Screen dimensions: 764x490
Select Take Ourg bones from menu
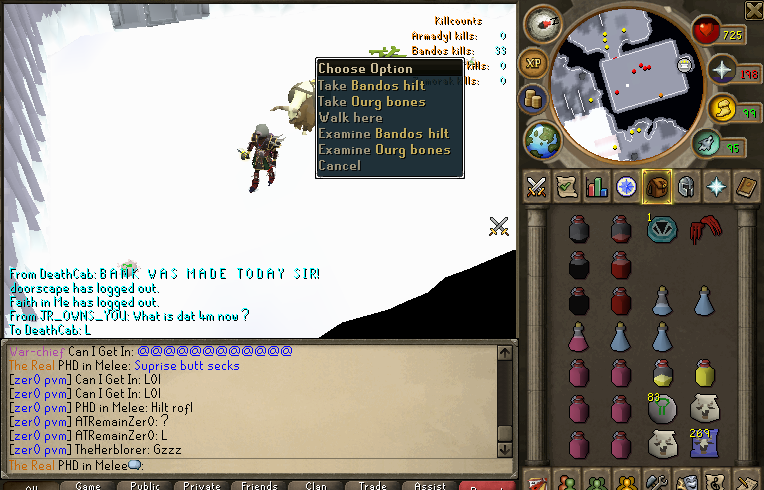(x=371, y=102)
